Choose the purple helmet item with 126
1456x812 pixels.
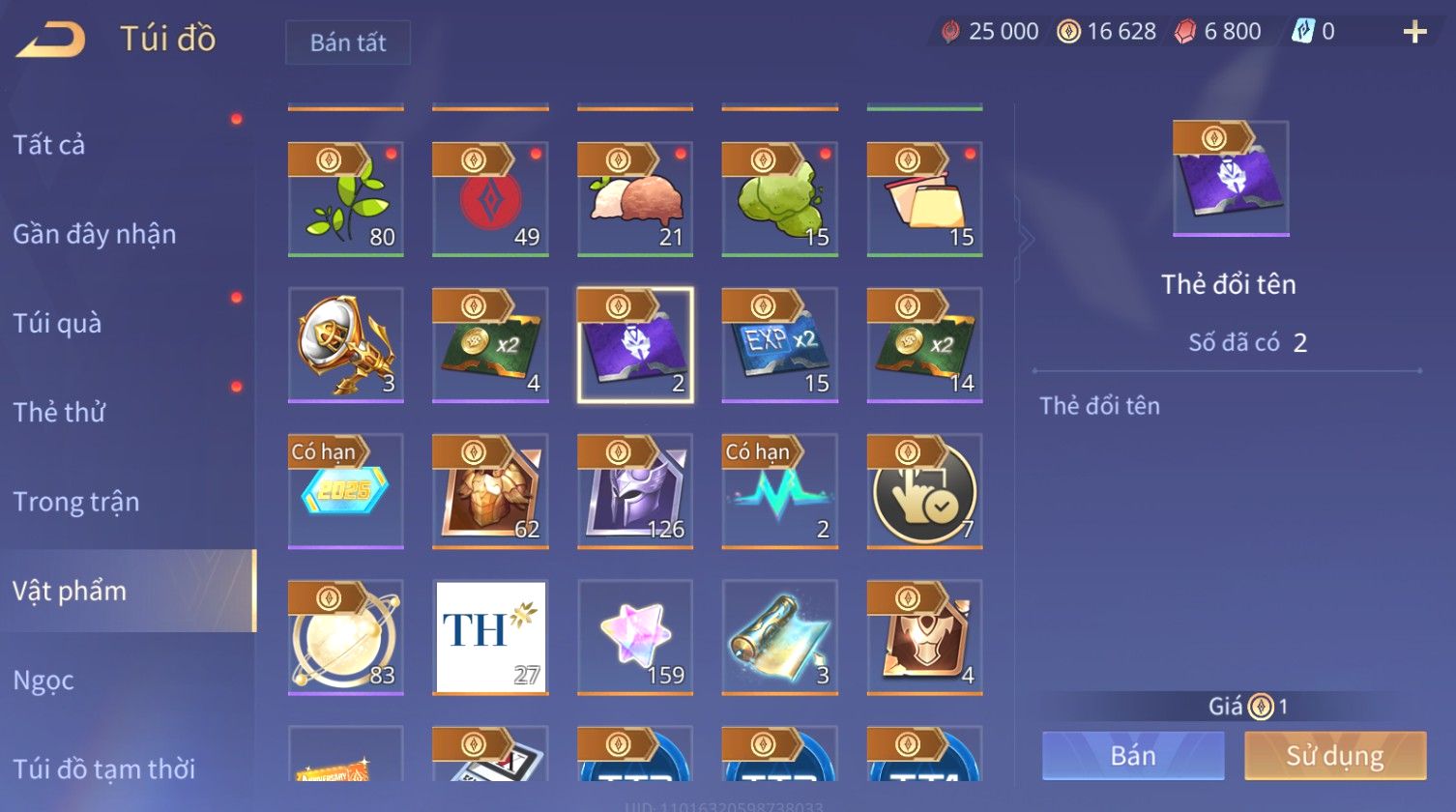pyautogui.click(x=634, y=491)
